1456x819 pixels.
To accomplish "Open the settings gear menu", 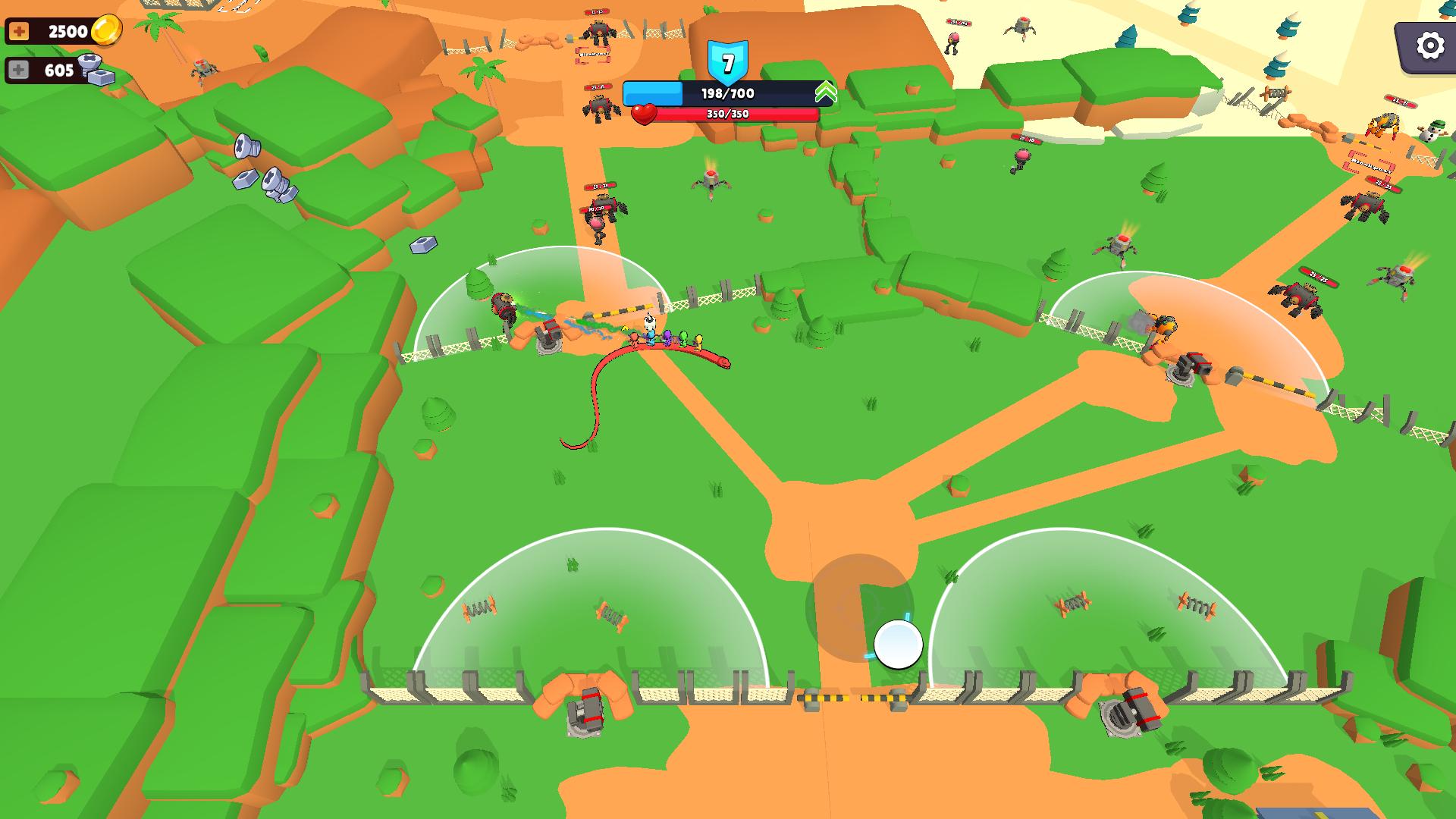I will click(1429, 45).
